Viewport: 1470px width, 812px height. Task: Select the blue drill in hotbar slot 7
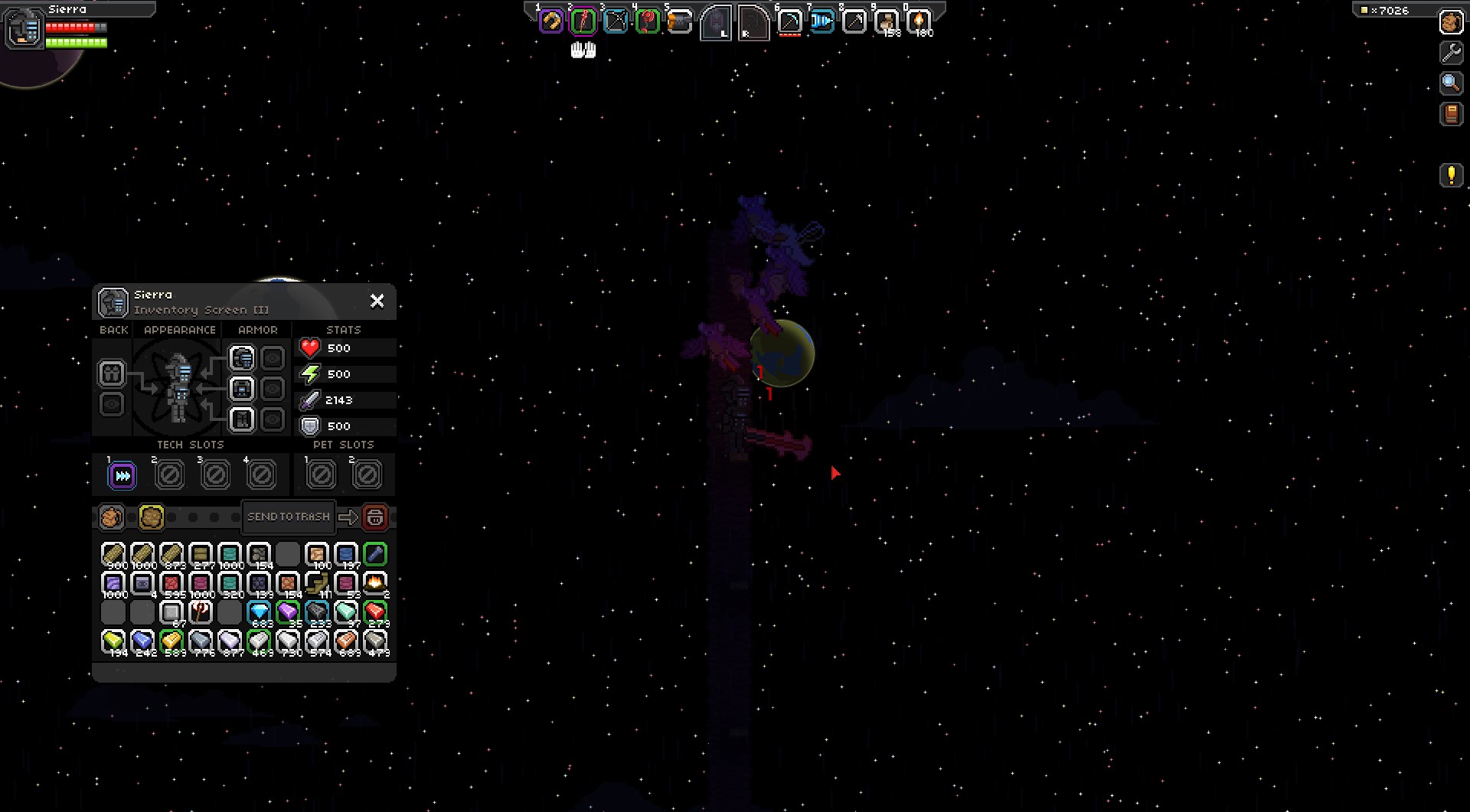(822, 21)
